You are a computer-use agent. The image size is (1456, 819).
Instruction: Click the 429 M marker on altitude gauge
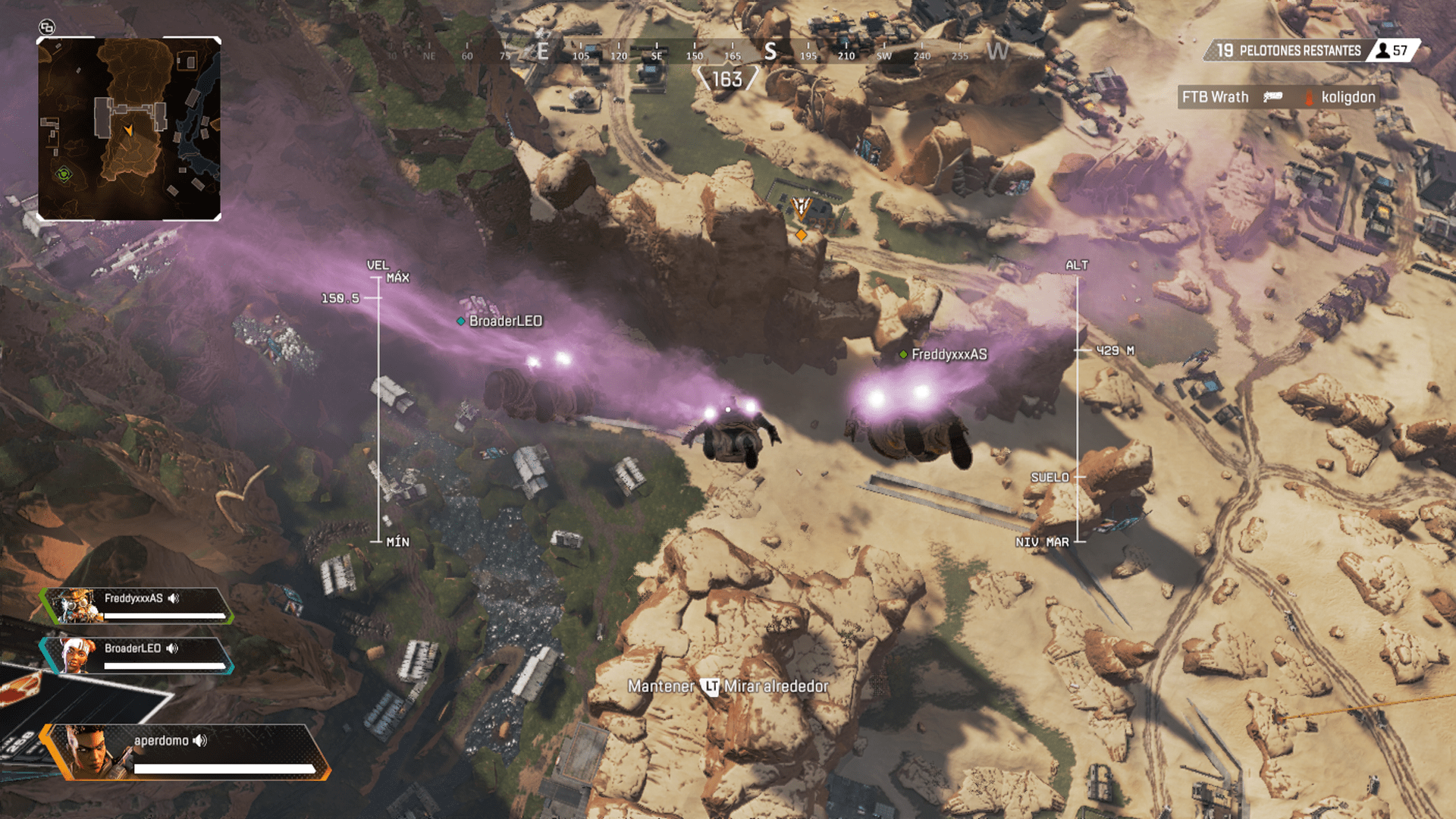[x=1115, y=350]
